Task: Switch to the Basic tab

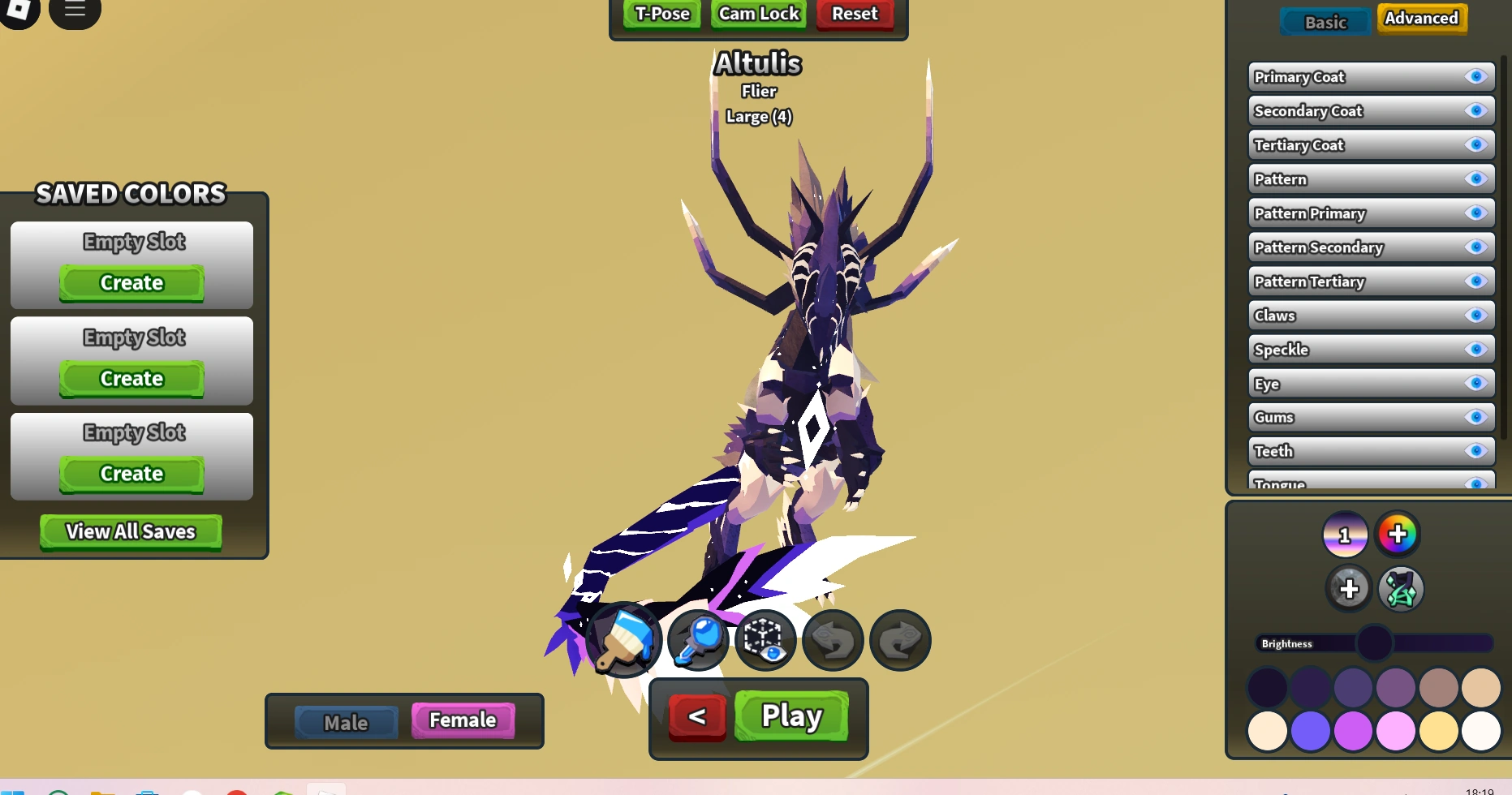Action: [1325, 22]
